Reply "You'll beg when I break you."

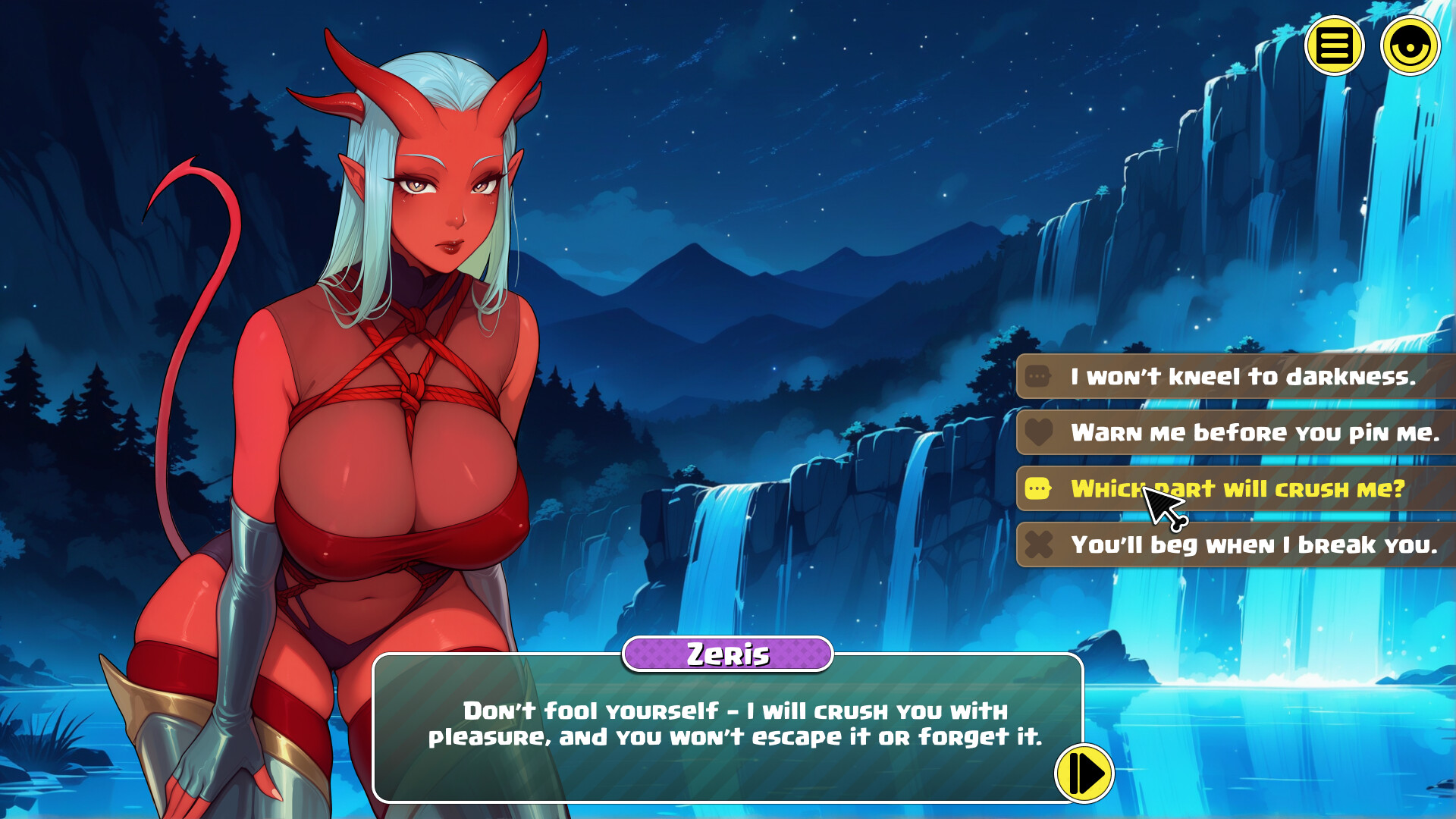coord(1254,544)
